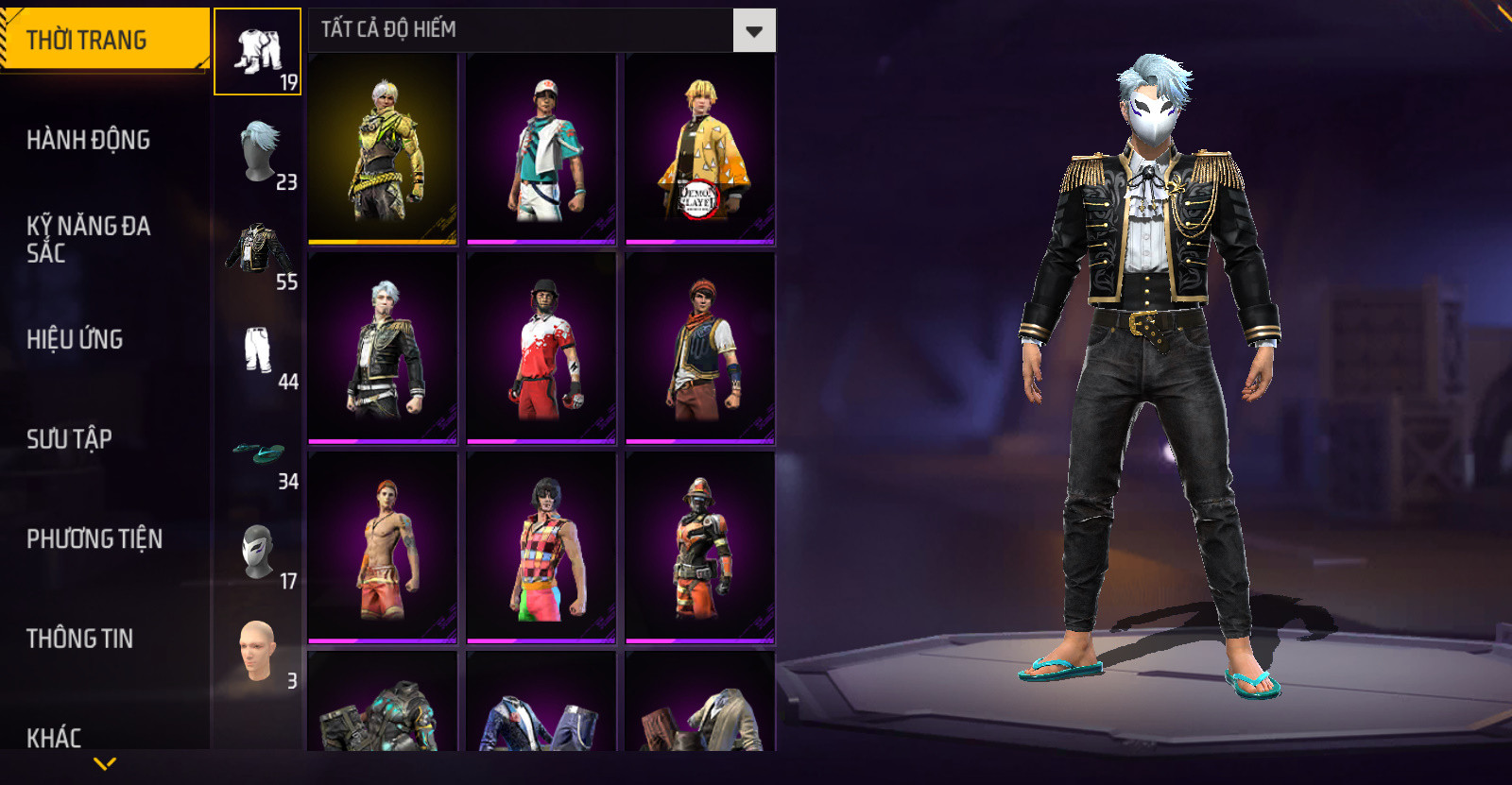Select the flip-flops footwear category
1512x785 pixels.
[258, 453]
